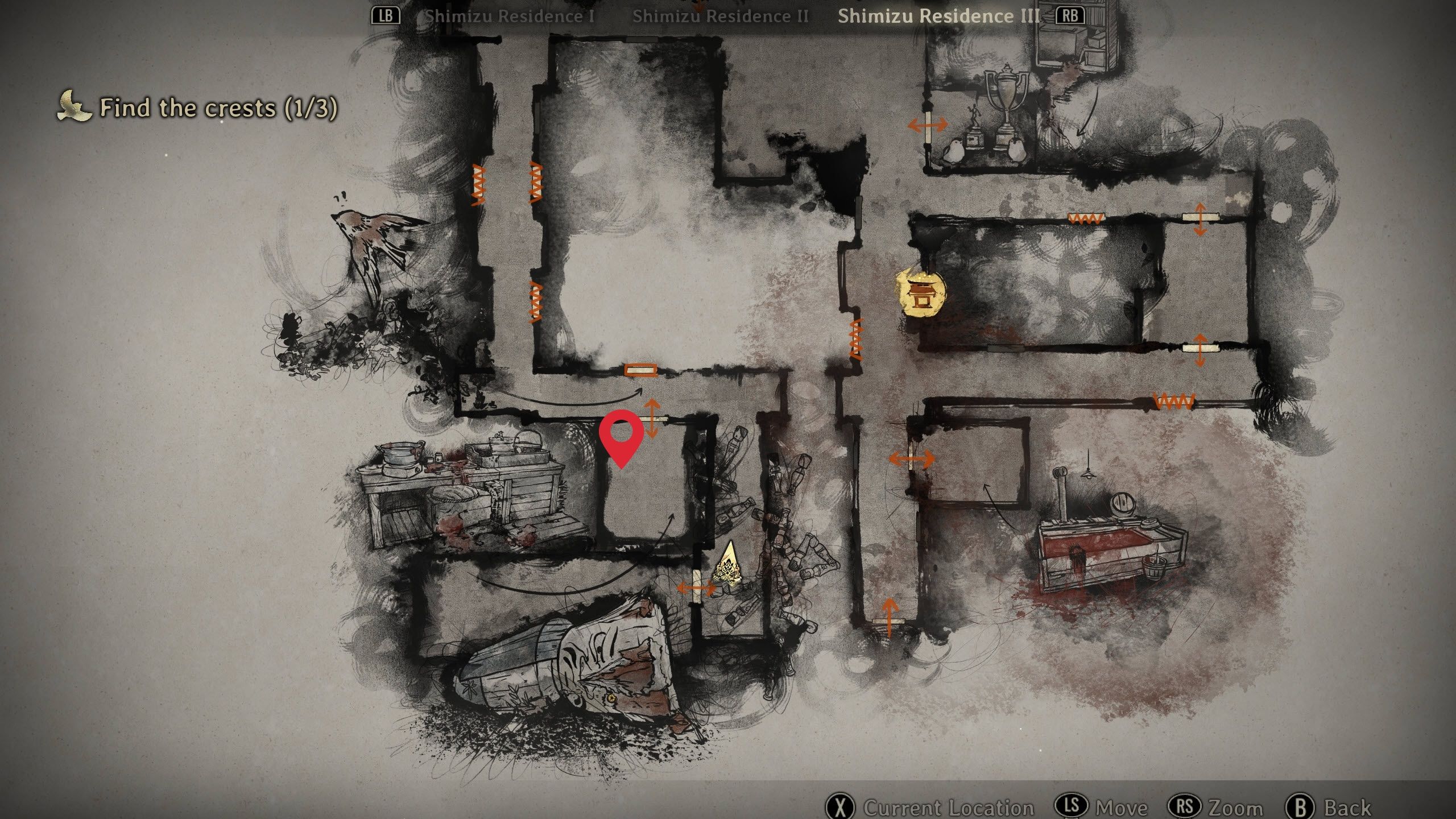Select the Find the crests objective
The image size is (1456, 819).
tap(218, 107)
